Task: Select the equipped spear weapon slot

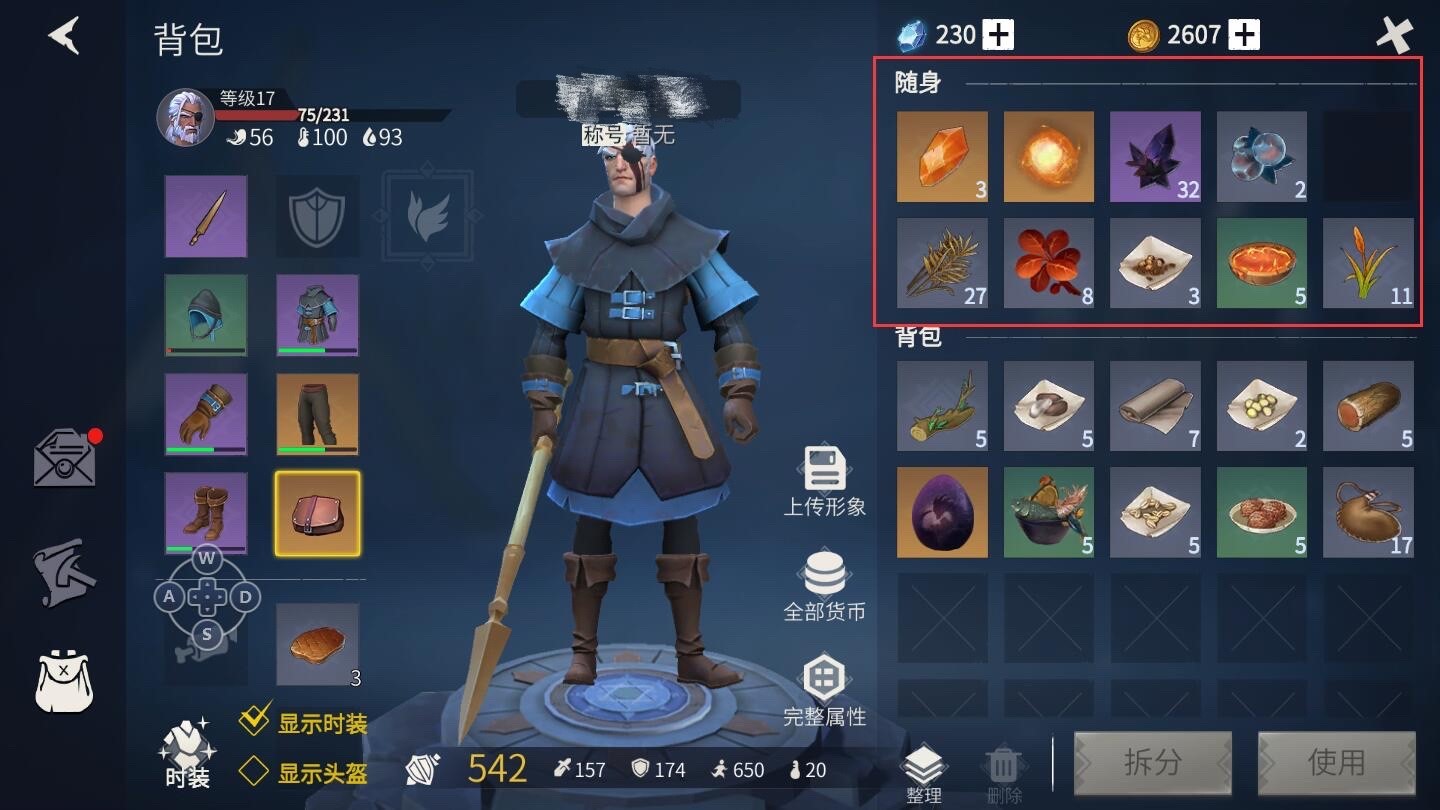Action: click(x=206, y=216)
